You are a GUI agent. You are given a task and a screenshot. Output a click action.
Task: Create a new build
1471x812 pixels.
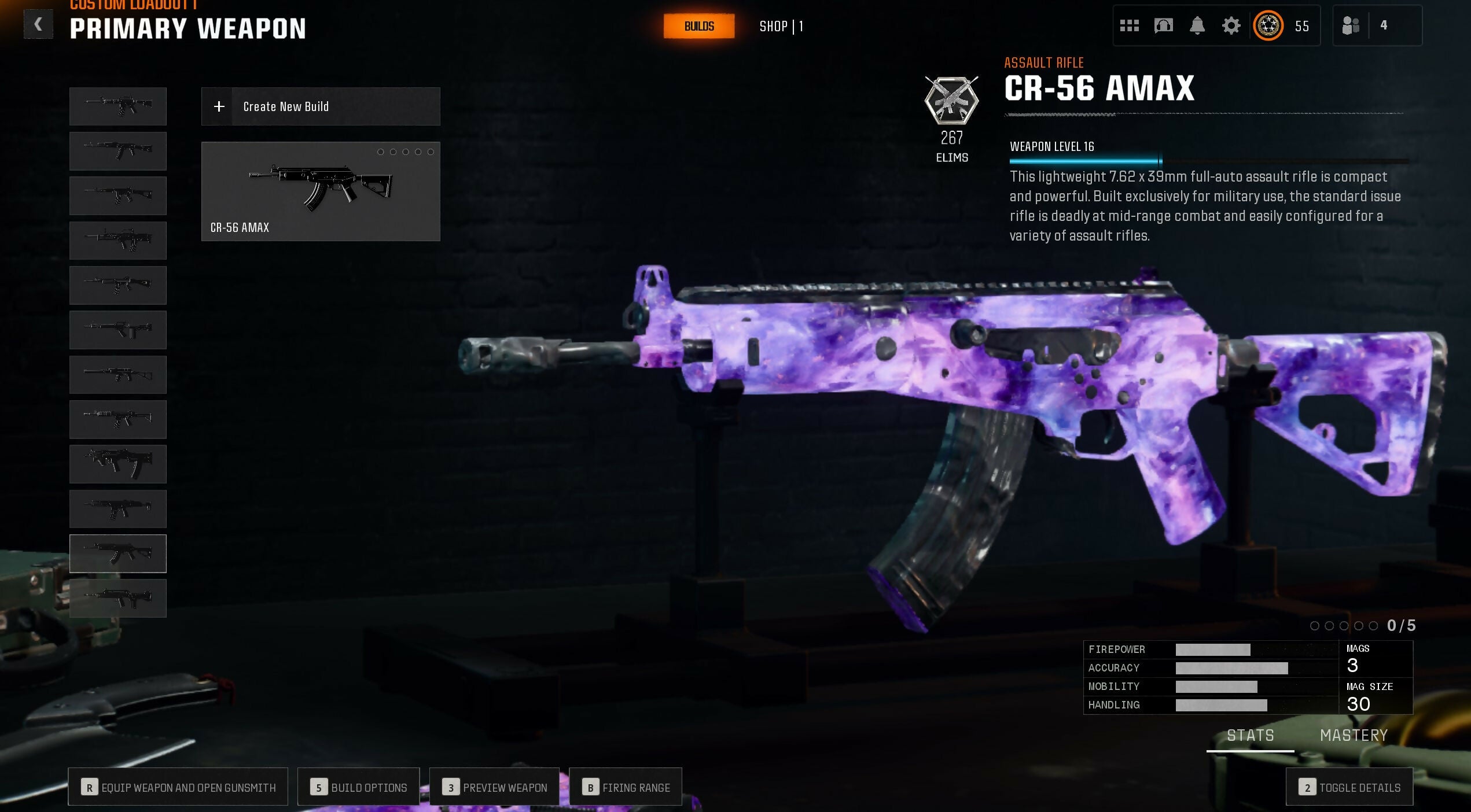pyautogui.click(x=320, y=106)
